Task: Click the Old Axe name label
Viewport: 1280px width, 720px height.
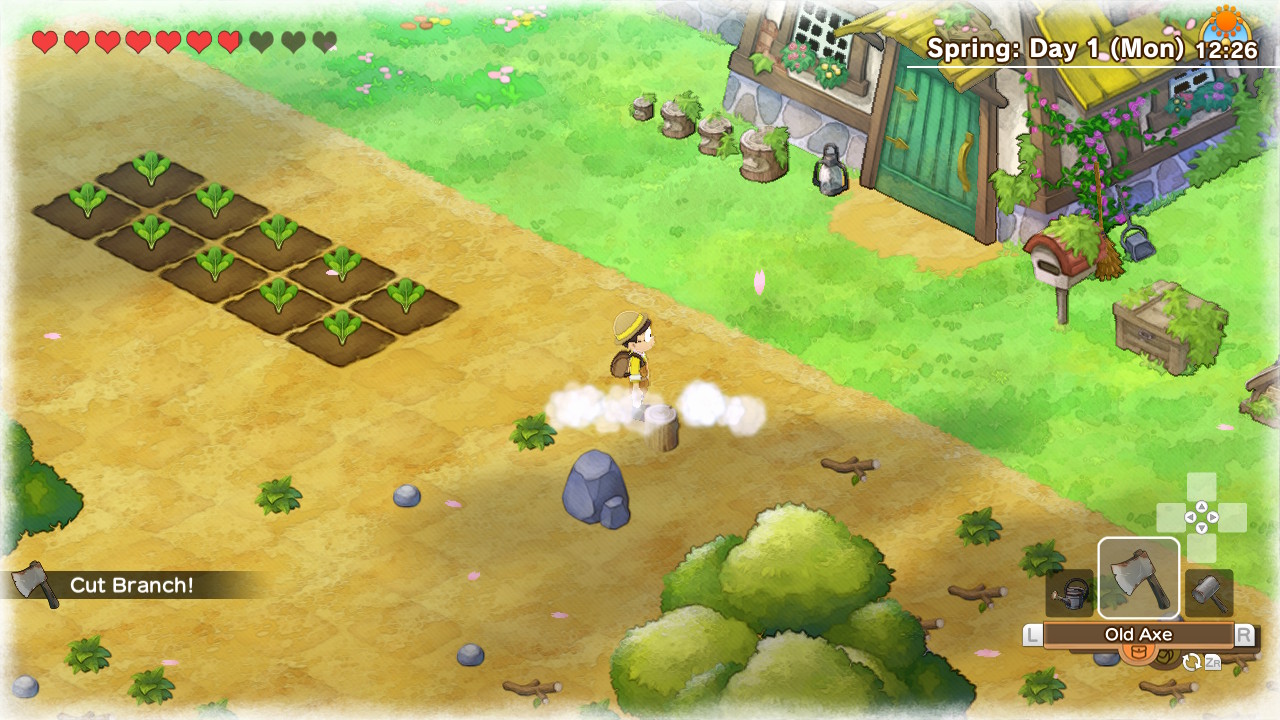Action: pyautogui.click(x=1140, y=634)
